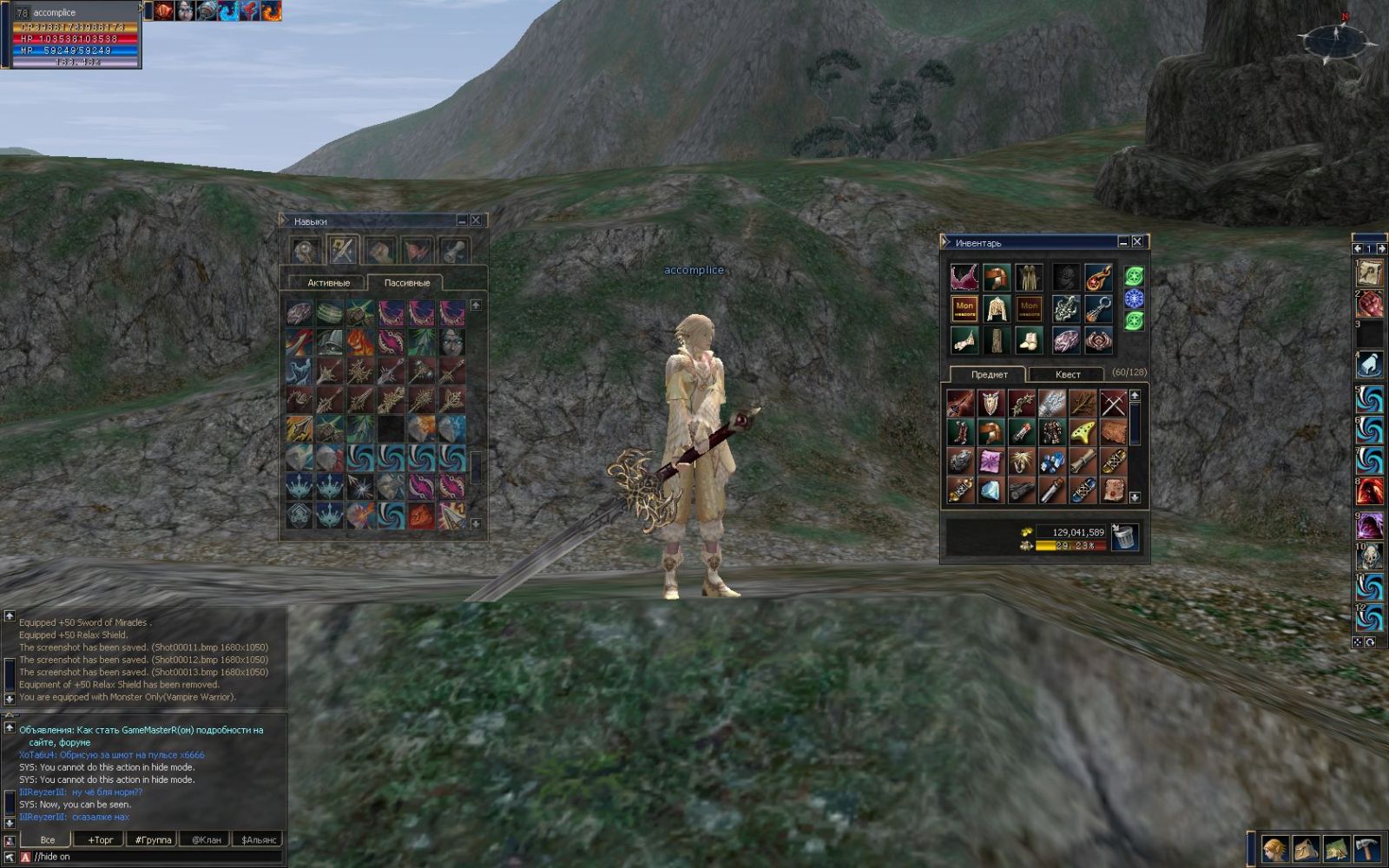Image resolution: width=1389 pixels, height=868 pixels.
Task: Open the Квест inventory tab
Action: (x=1067, y=375)
